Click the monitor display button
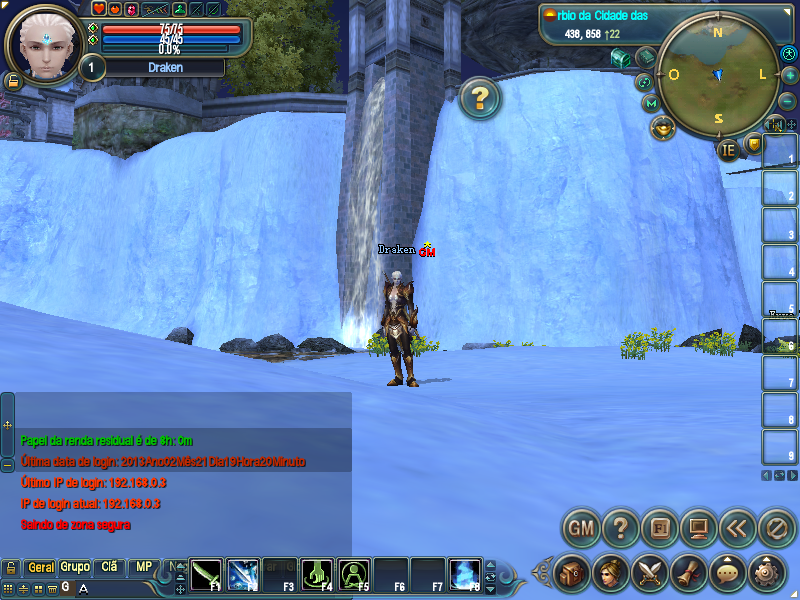Image resolution: width=800 pixels, height=600 pixels. tap(699, 526)
